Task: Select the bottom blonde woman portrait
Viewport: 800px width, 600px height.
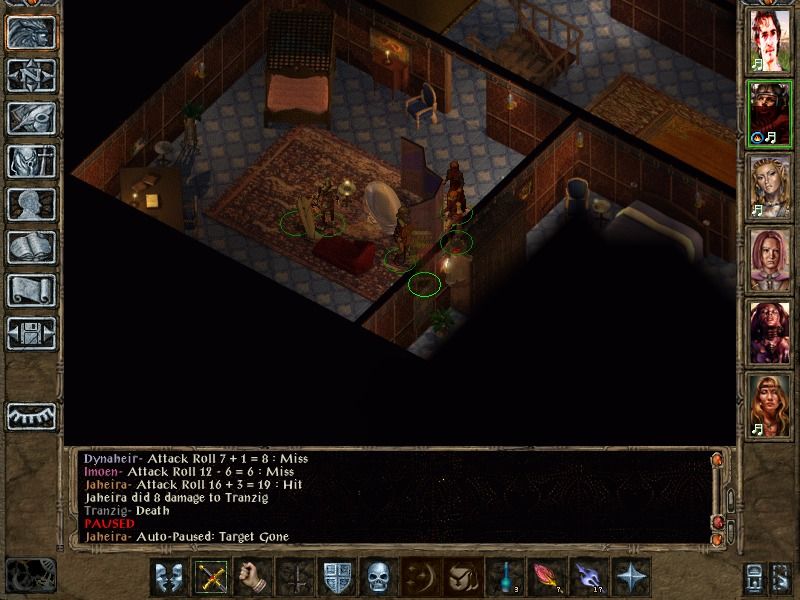Action: point(771,404)
